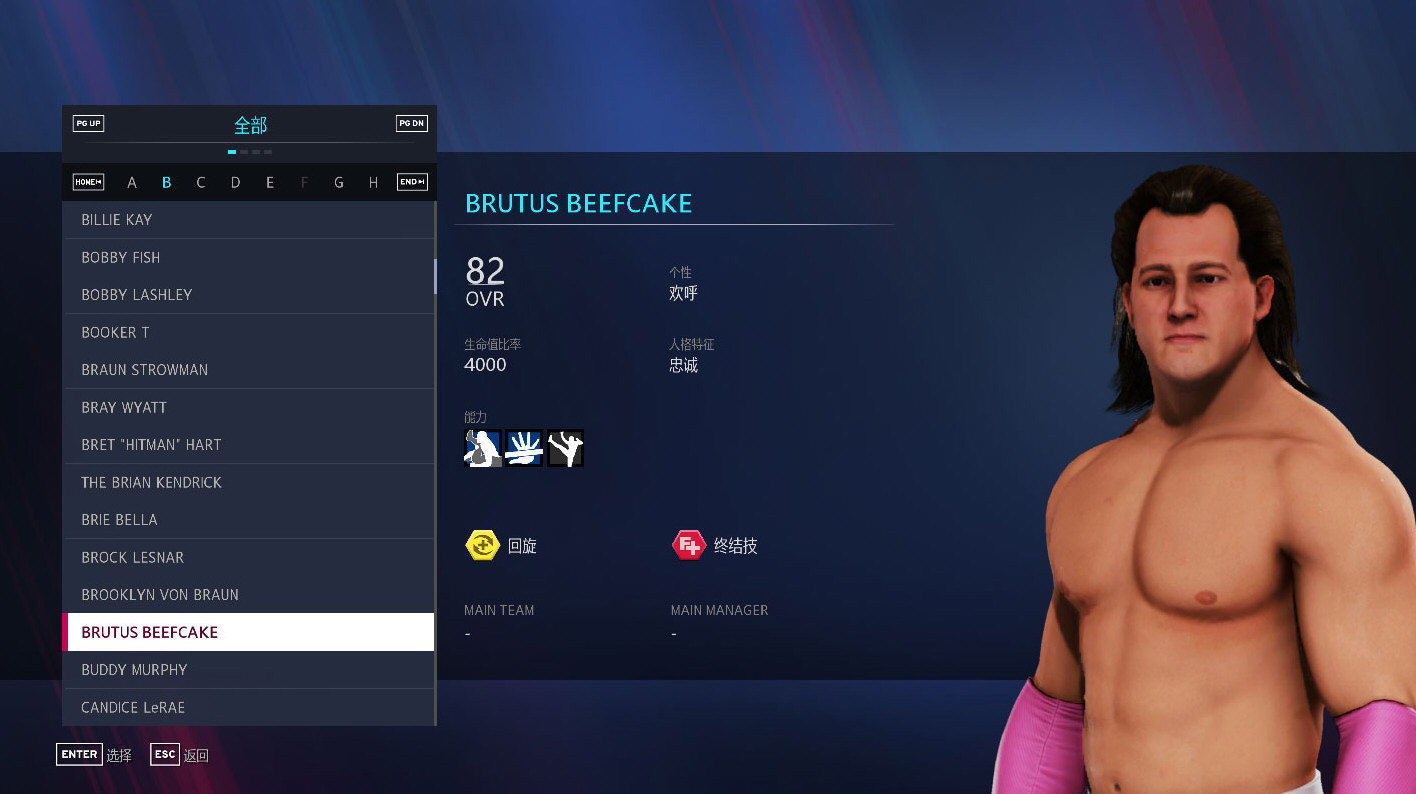The height and width of the screenshot is (794, 1416).
Task: Click the HOME jump key icon
Action: 88,182
